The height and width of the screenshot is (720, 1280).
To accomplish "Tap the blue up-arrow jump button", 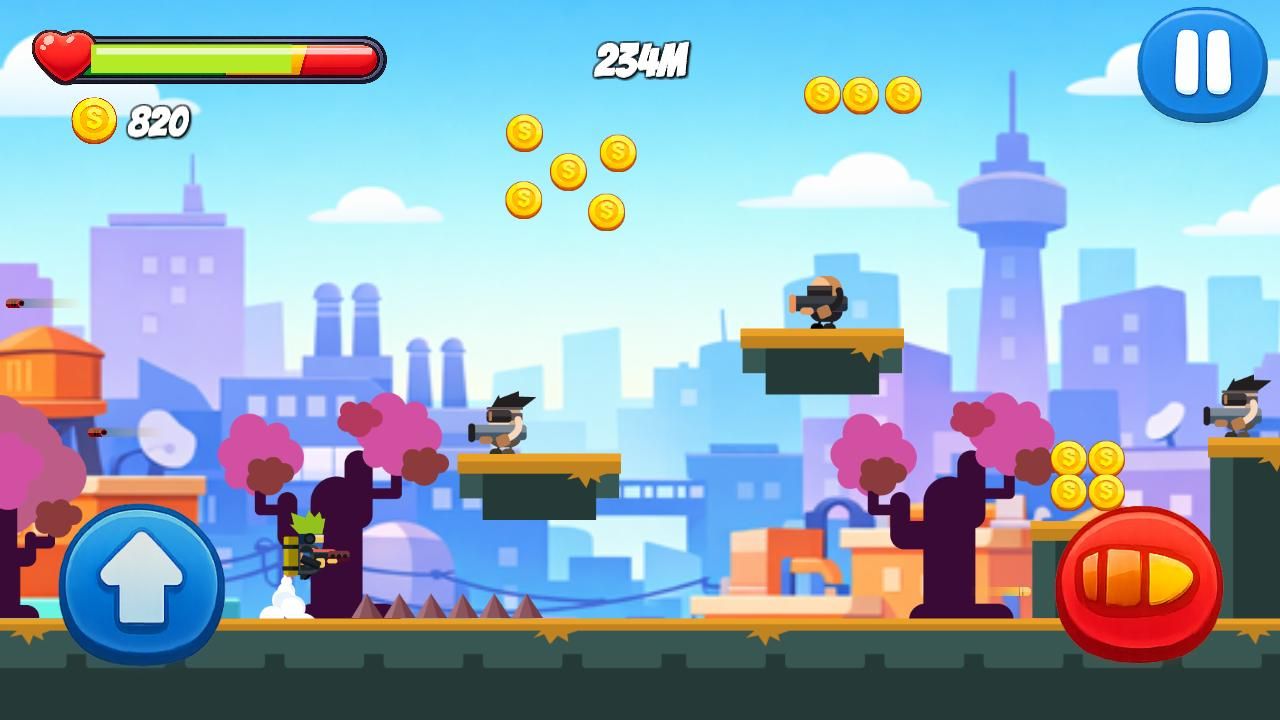I will (x=141, y=584).
